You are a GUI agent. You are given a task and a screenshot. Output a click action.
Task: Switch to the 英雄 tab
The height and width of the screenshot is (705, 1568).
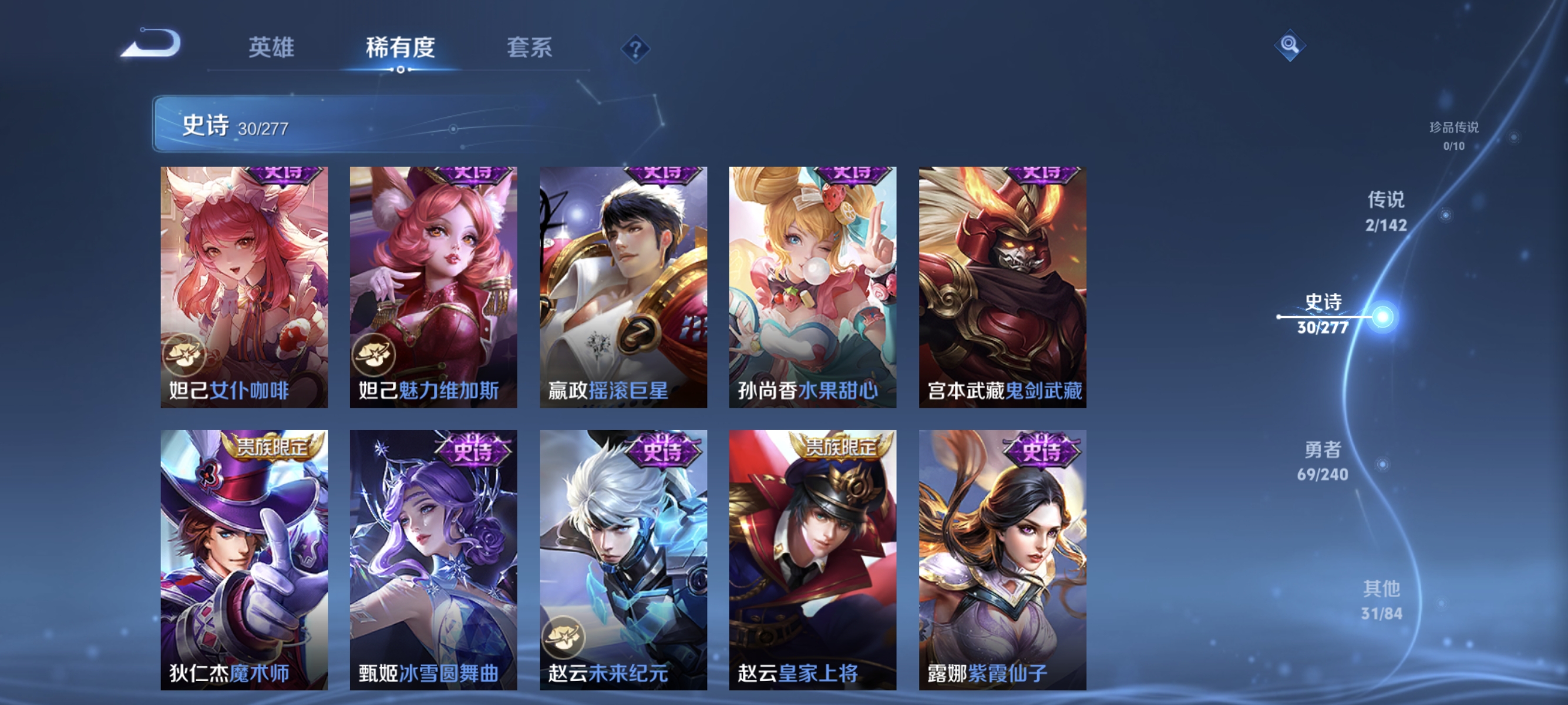271,49
